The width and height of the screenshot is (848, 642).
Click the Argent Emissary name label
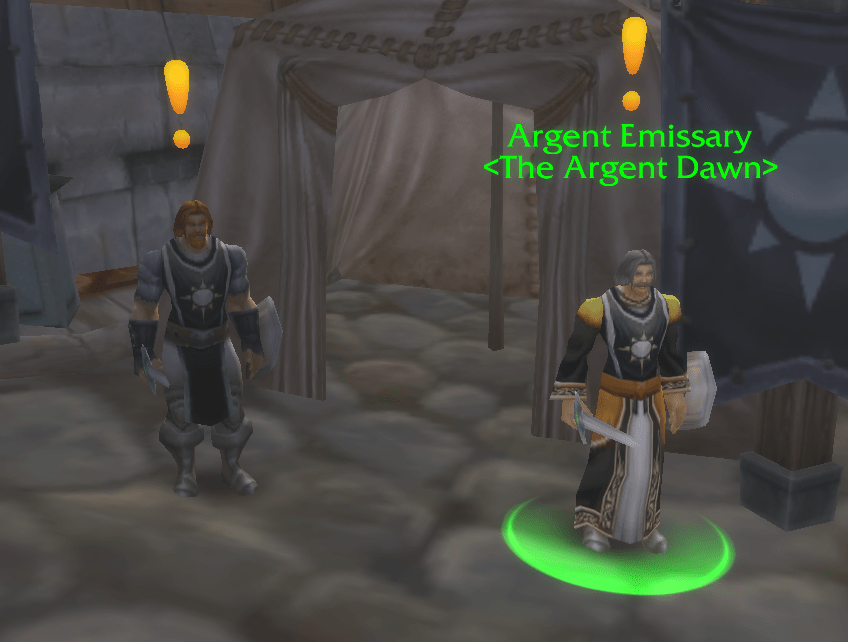[629, 136]
